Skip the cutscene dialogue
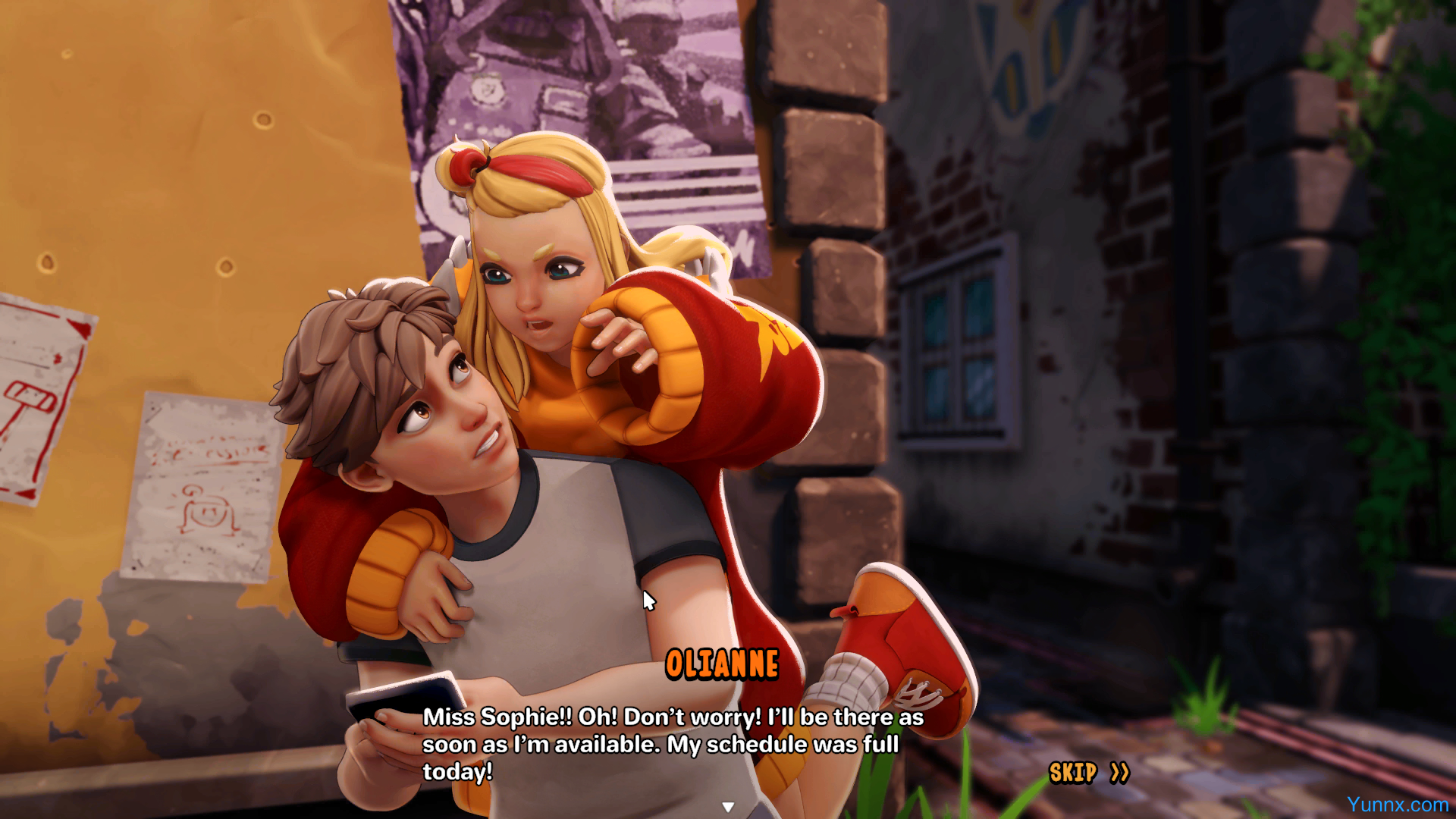The image size is (1456, 819). pyautogui.click(x=1088, y=773)
